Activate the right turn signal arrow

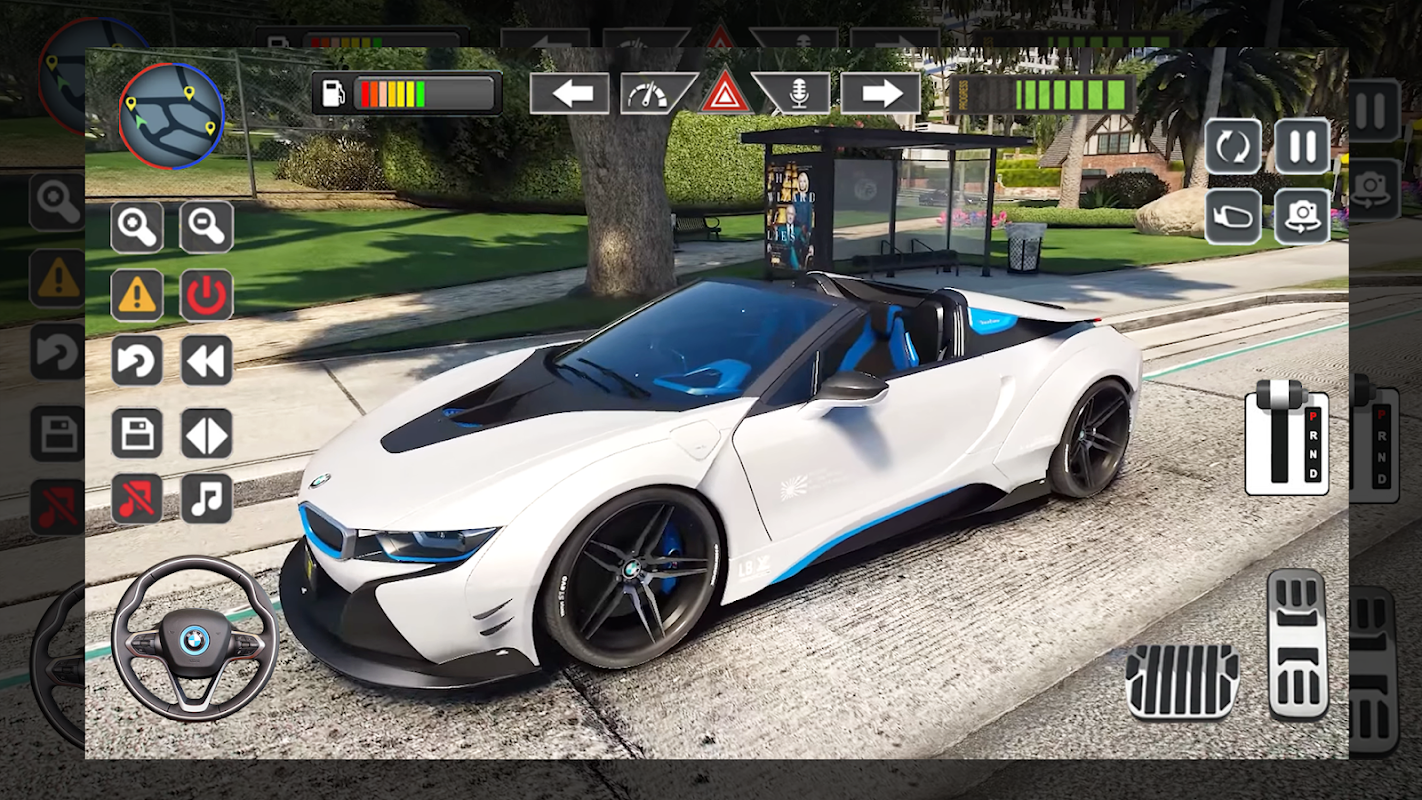click(880, 94)
